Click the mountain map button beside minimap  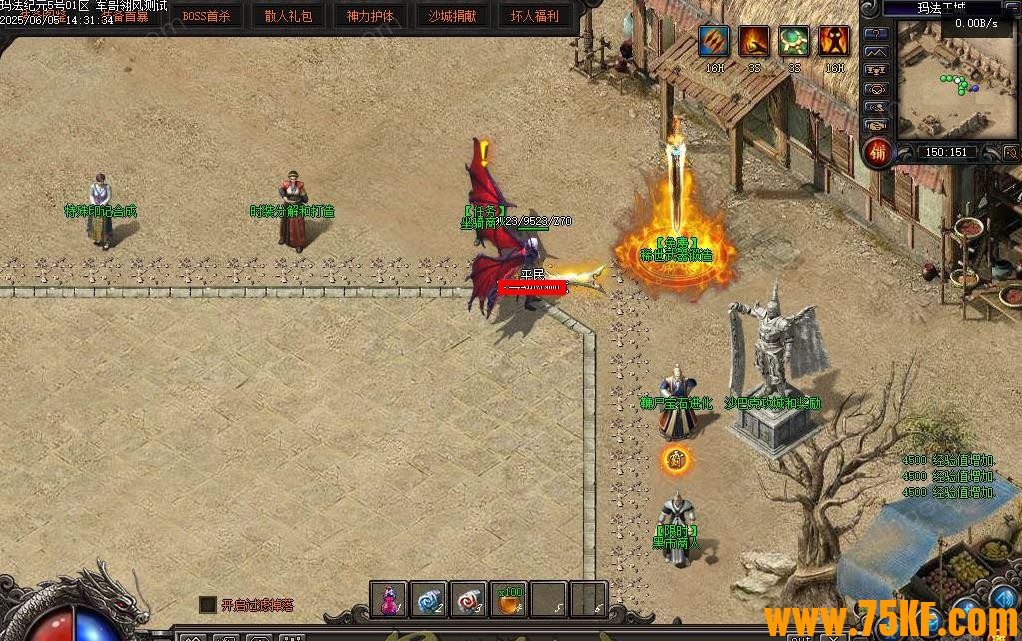click(x=877, y=52)
